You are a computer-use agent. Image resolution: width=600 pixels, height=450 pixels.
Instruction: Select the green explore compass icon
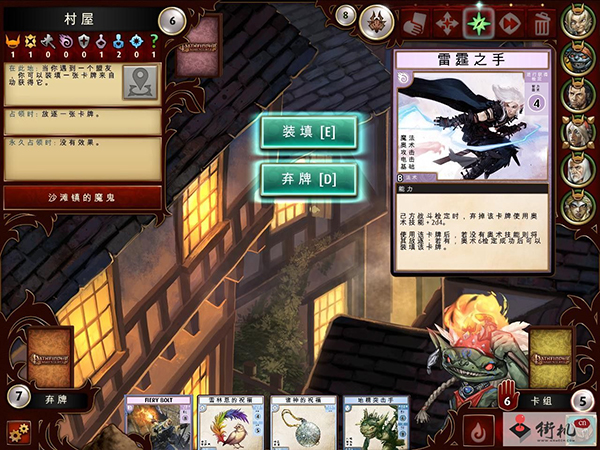(x=478, y=21)
